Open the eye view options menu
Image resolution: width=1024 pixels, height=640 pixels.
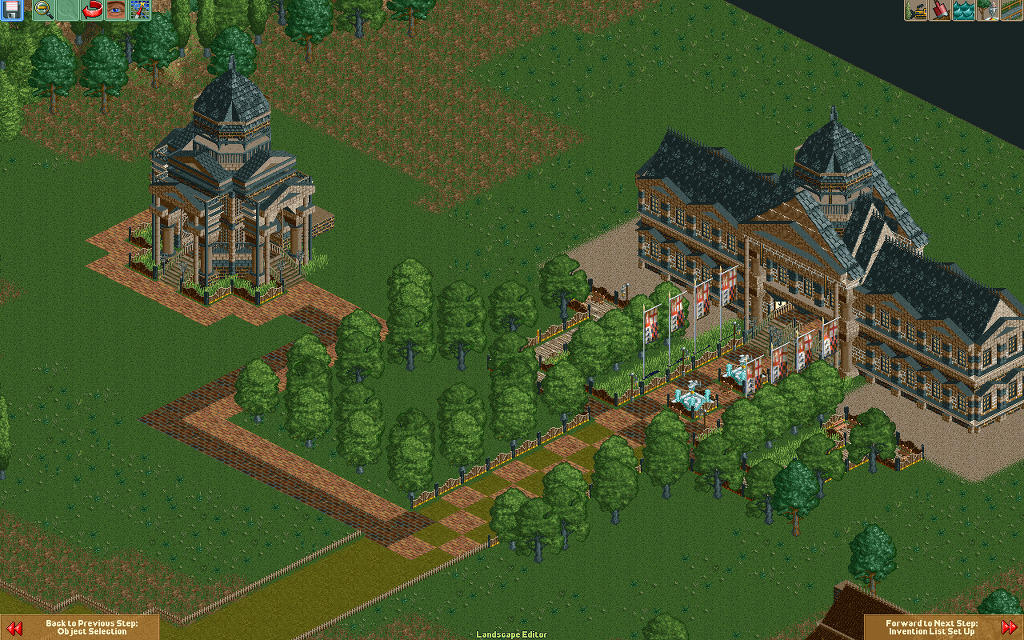pos(116,10)
